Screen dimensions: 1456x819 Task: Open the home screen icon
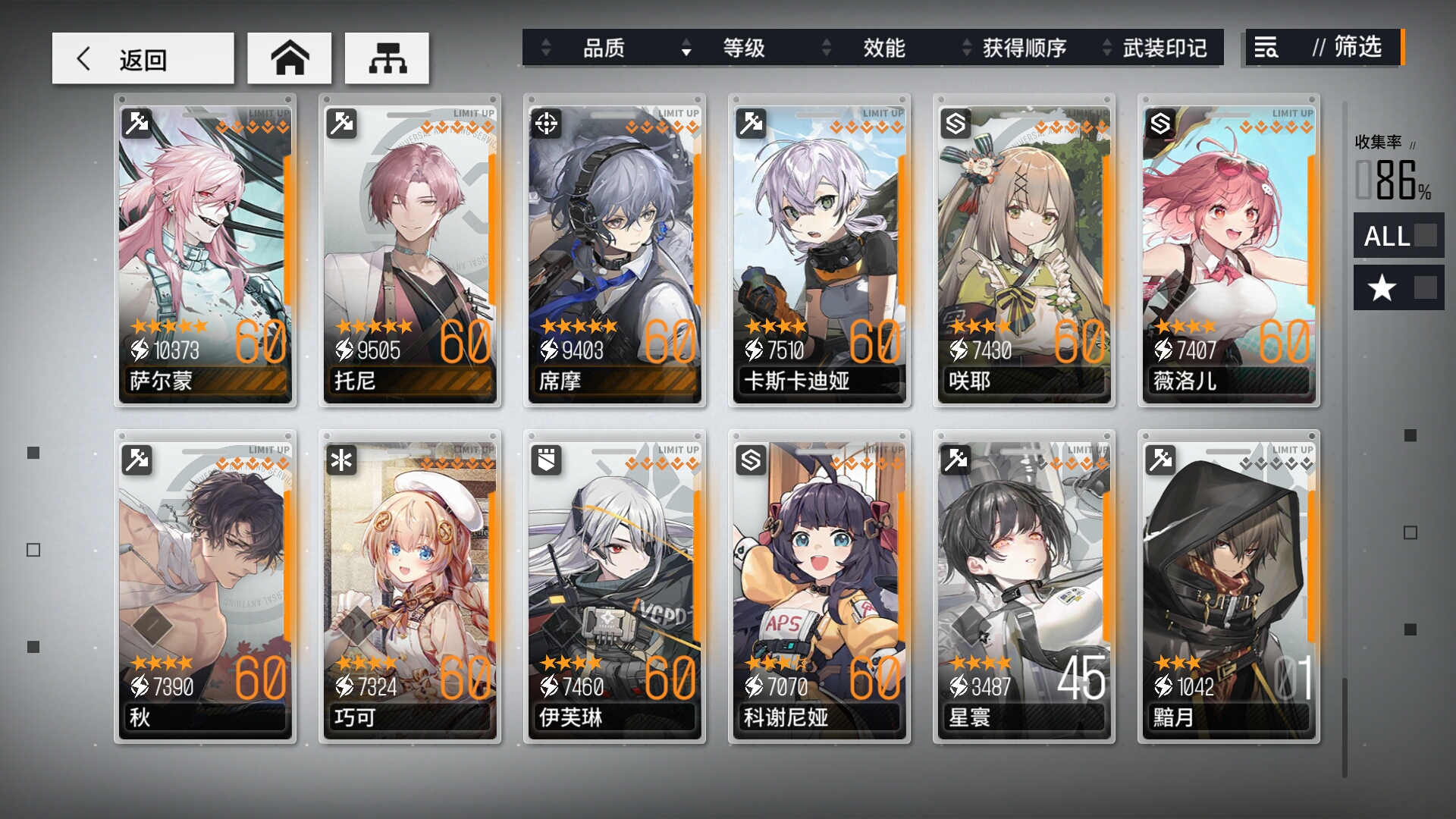[x=290, y=58]
